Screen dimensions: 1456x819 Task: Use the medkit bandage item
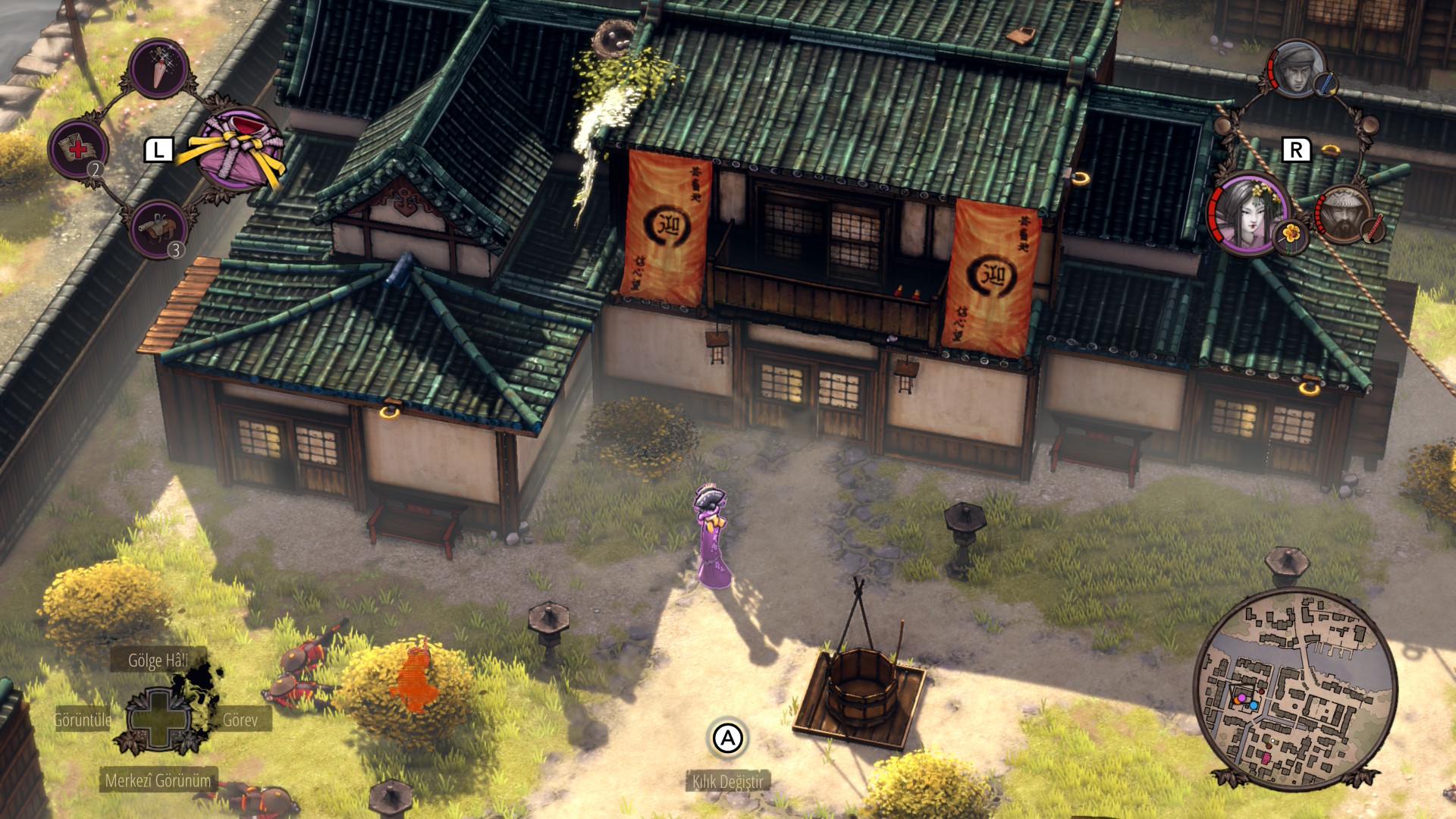78,148
